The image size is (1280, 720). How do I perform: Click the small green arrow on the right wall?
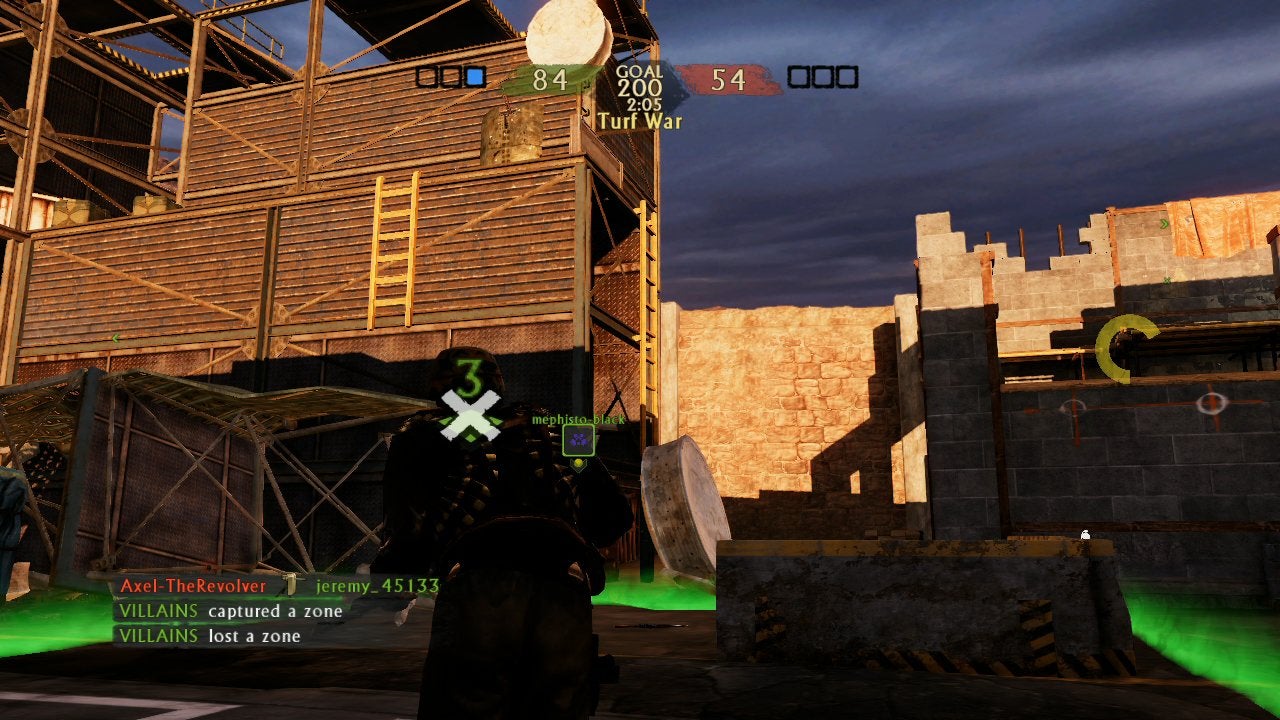coord(1167,279)
